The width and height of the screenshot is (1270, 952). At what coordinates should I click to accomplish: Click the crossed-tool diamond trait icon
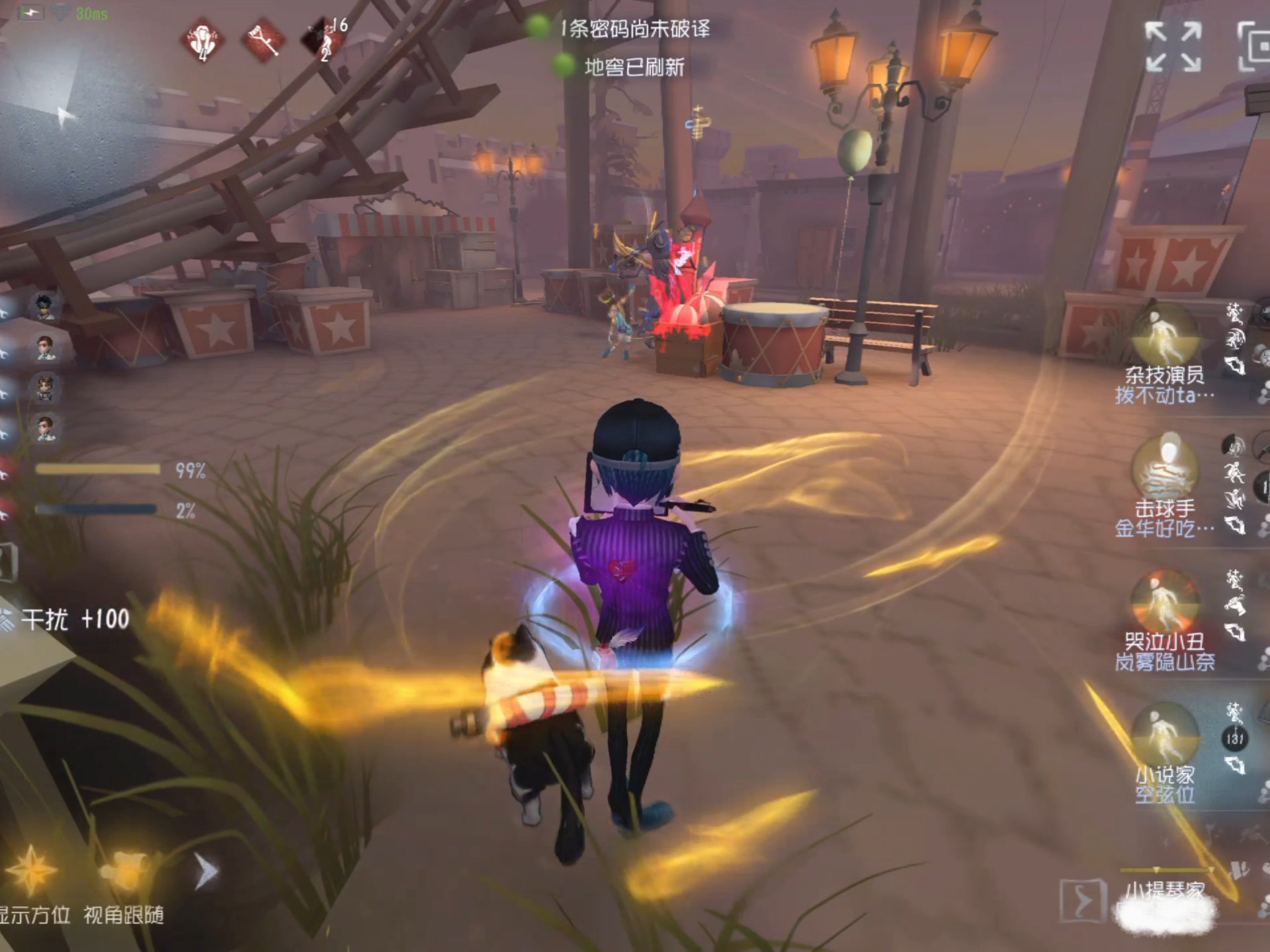(x=264, y=41)
